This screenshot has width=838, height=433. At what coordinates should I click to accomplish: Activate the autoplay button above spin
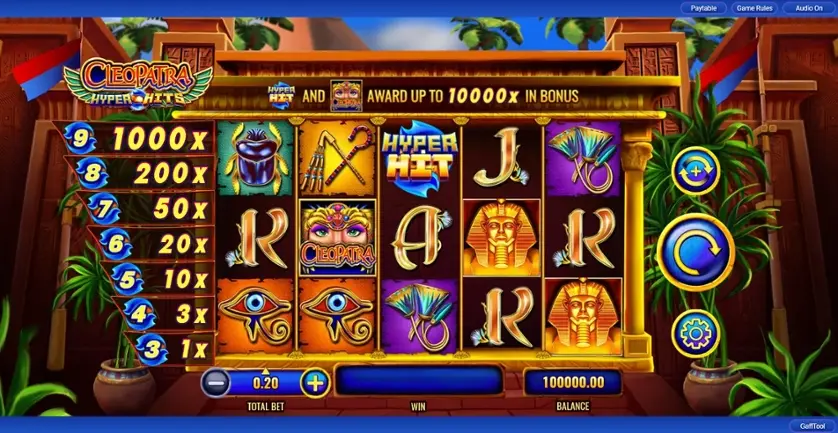[x=695, y=173]
